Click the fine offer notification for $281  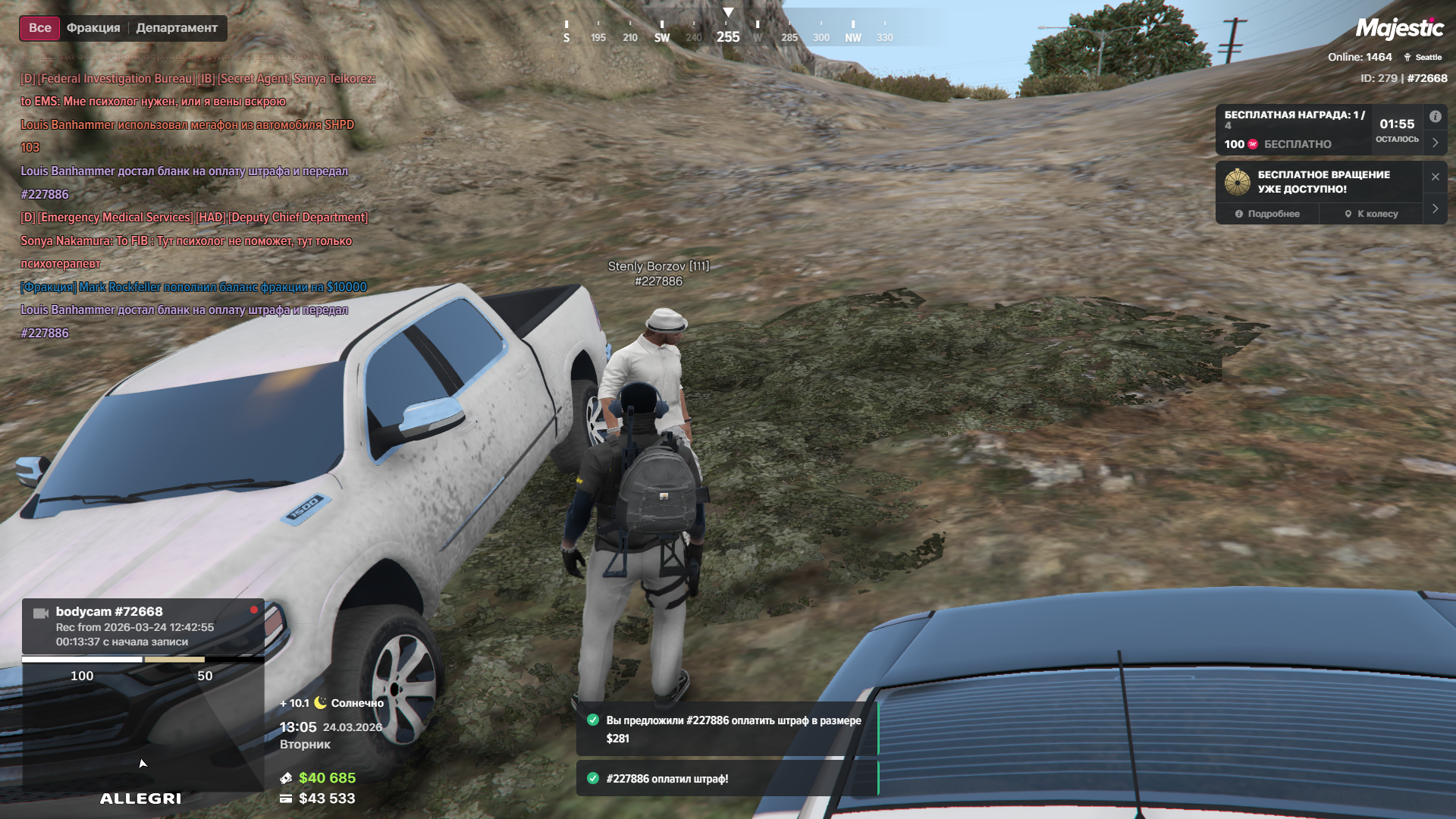pos(726,730)
